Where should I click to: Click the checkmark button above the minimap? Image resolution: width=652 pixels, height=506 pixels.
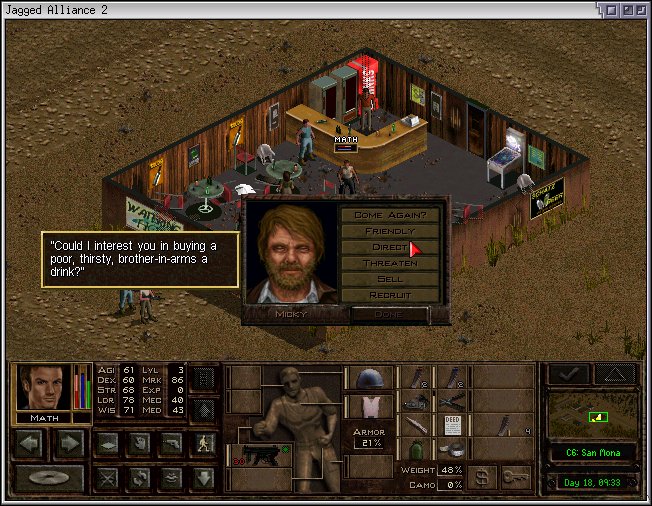[x=567, y=374]
